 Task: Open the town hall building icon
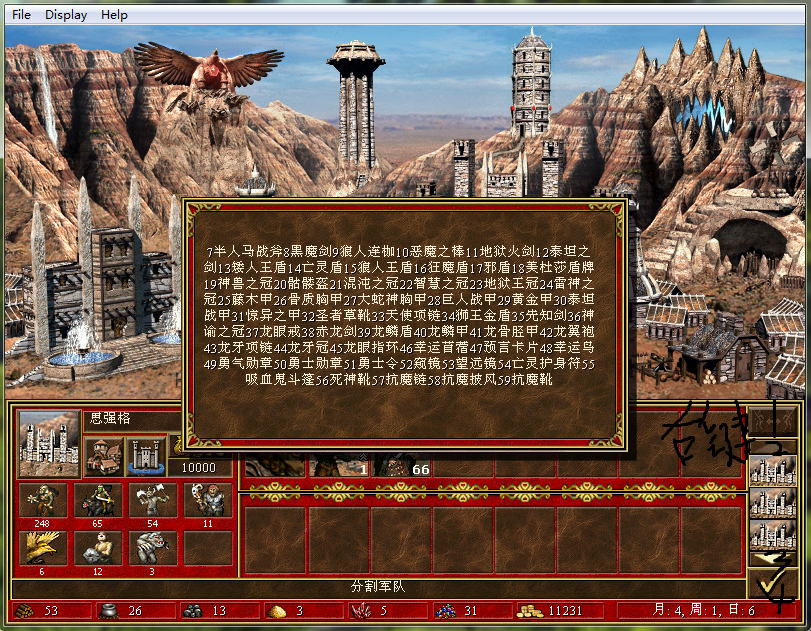point(104,455)
